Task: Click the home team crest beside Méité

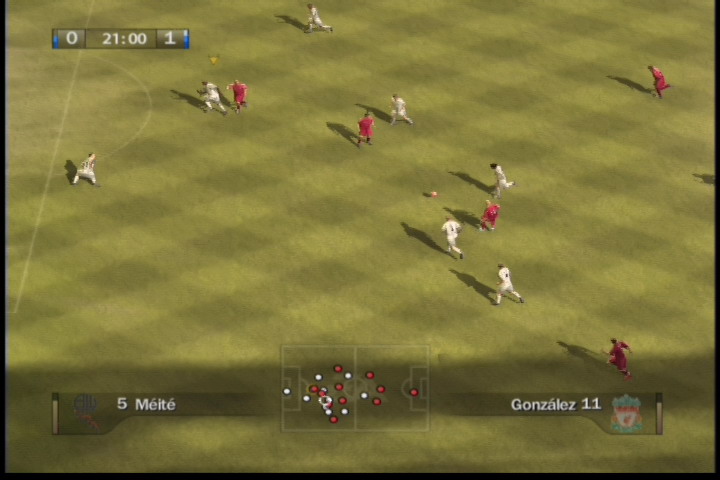Action: pyautogui.click(x=86, y=410)
